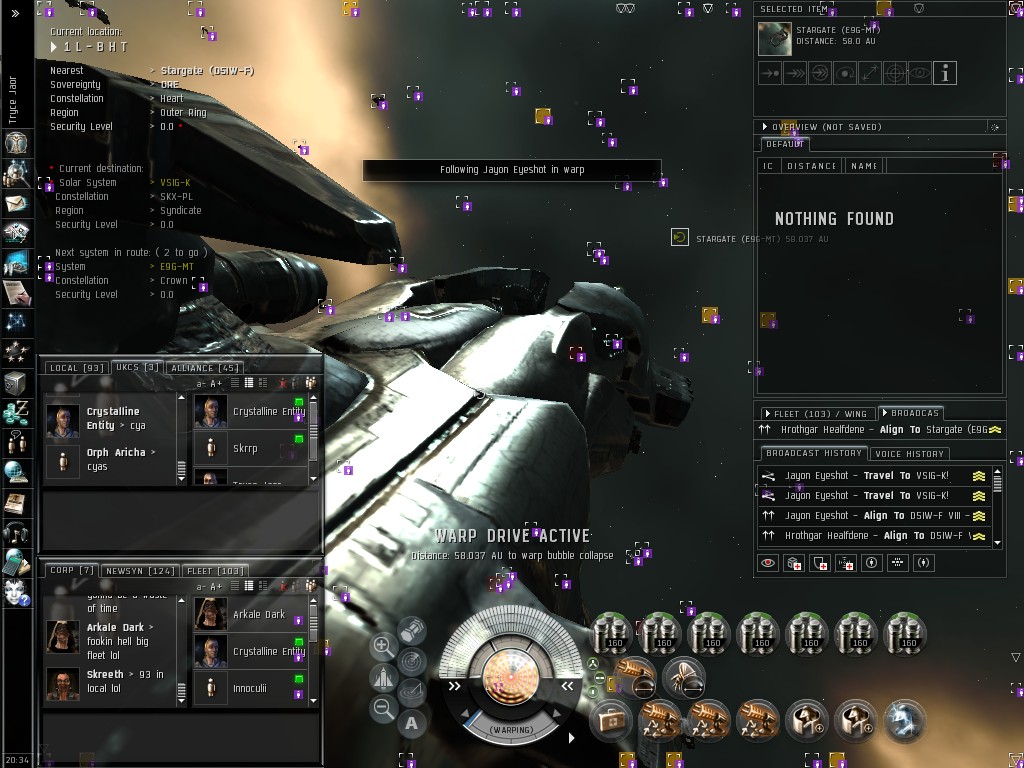Expand the Neocom sidebar with the double arrow
Screen dimensions: 1024x768
point(15,14)
